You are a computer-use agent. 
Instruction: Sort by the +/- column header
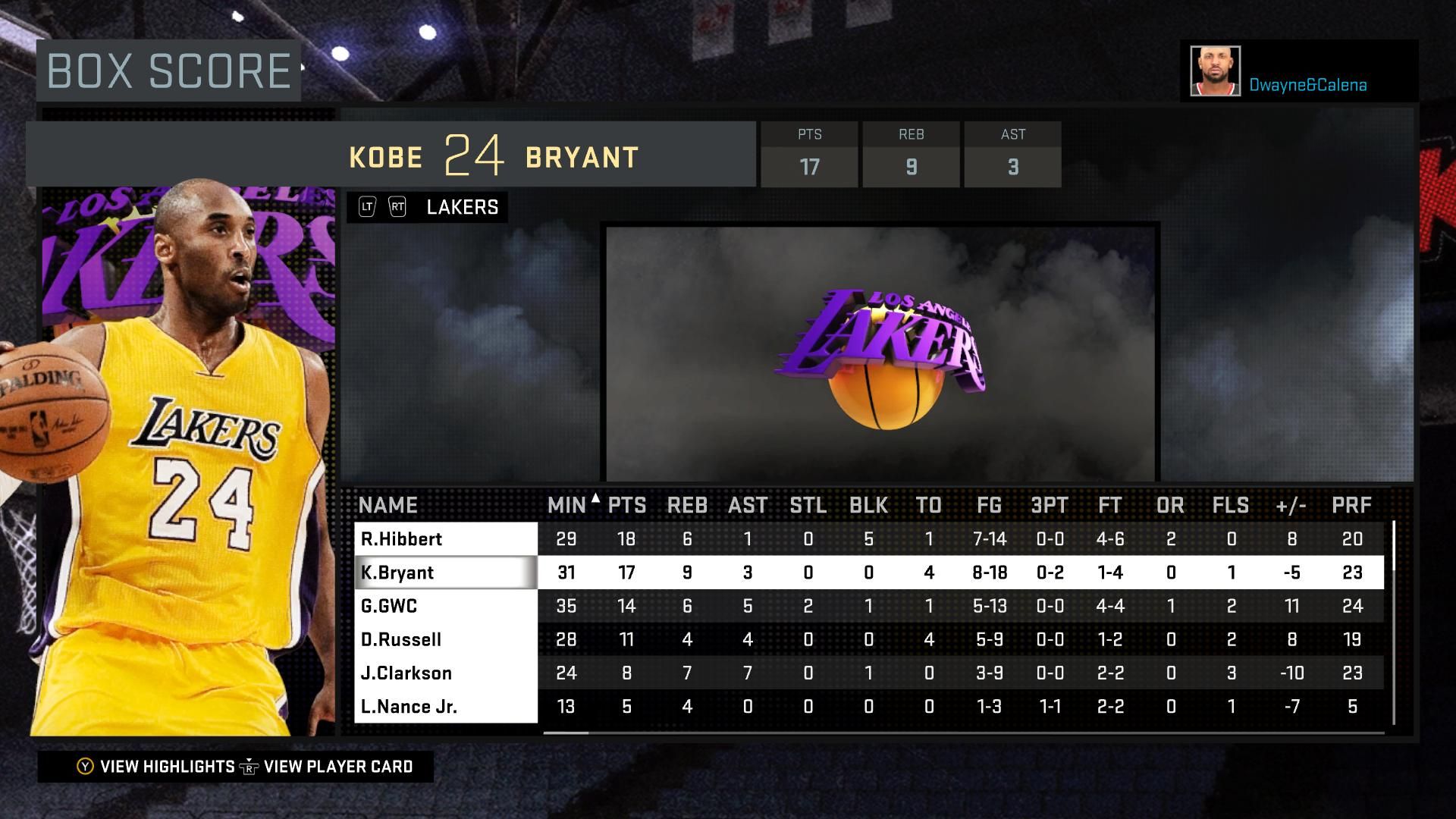pos(1291,505)
